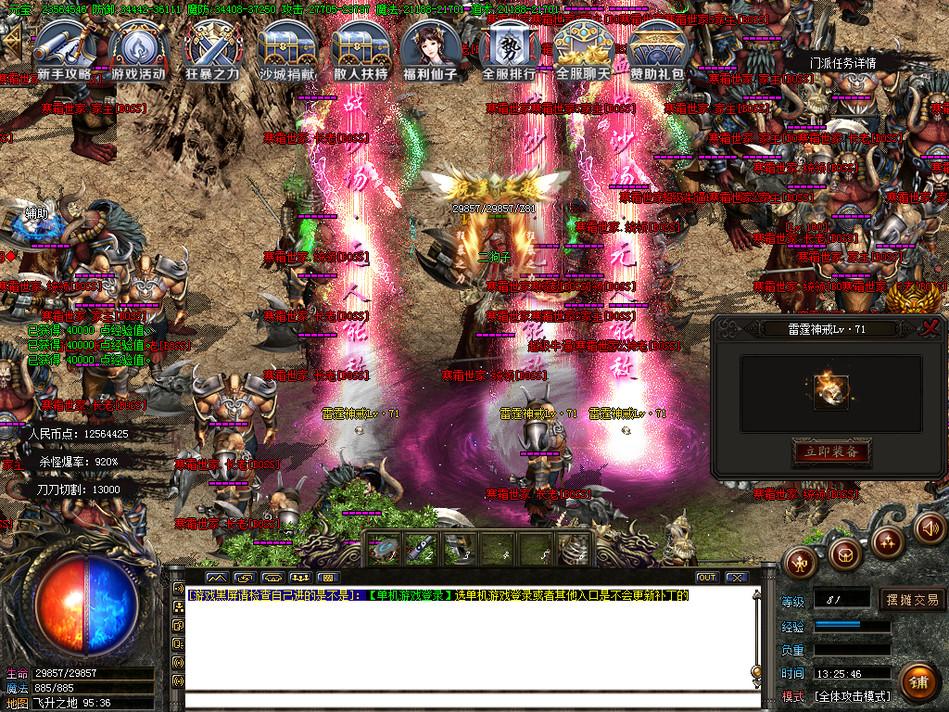
Task: Open the 赞助礼包 sponsor gift pack
Action: point(657,50)
